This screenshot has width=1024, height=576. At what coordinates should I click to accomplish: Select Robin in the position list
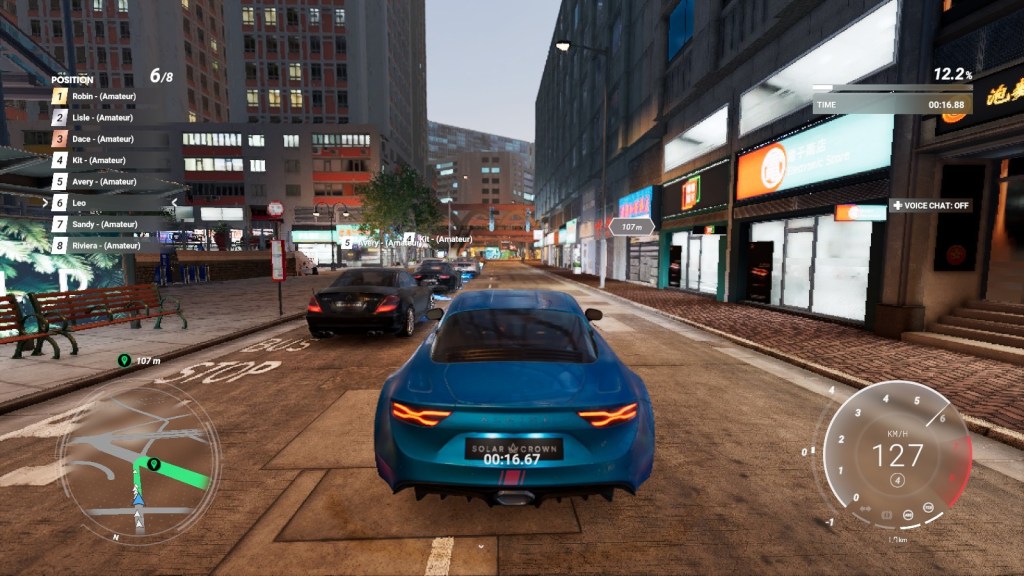[102, 96]
